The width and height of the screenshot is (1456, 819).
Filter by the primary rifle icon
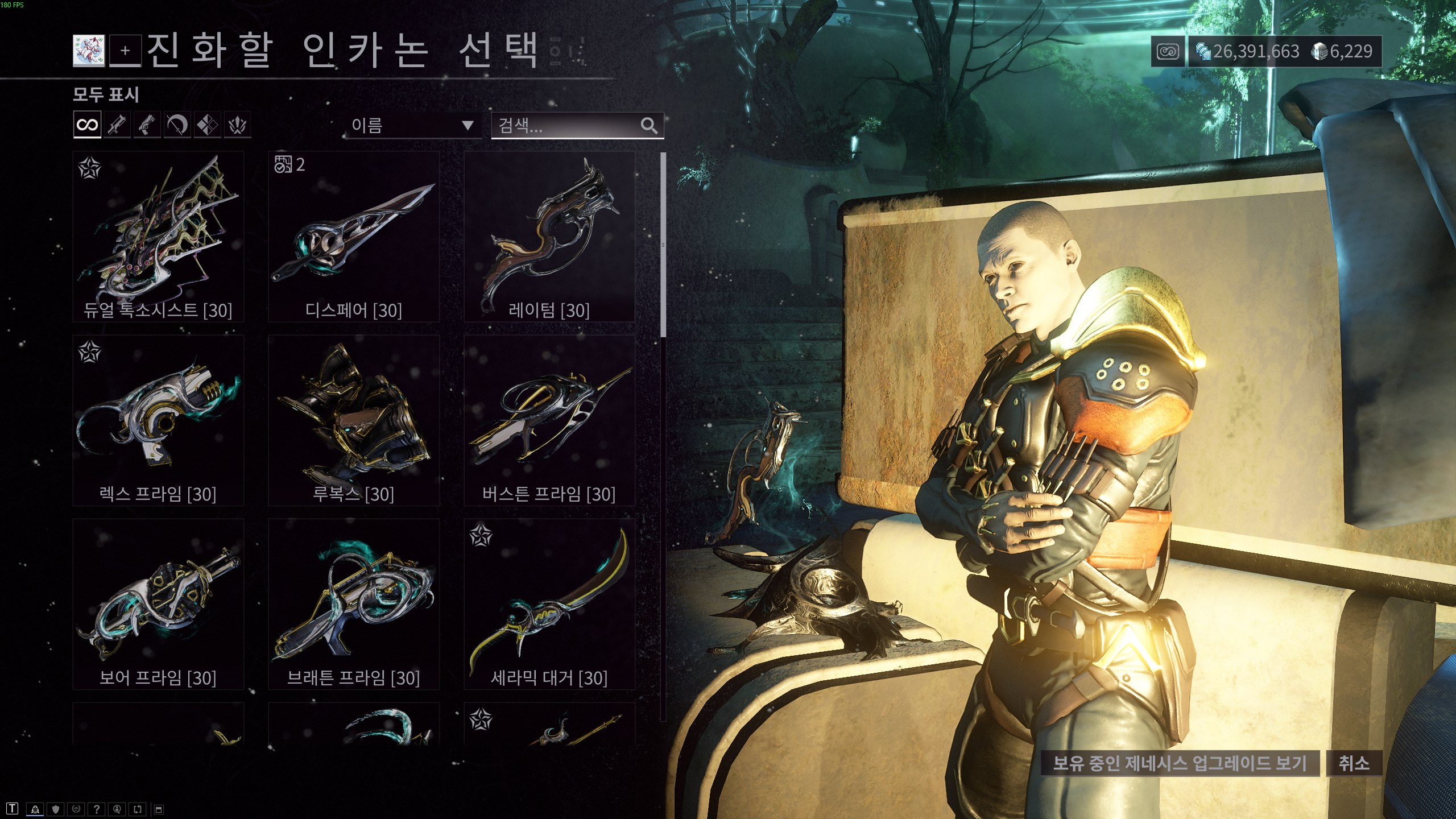point(118,125)
